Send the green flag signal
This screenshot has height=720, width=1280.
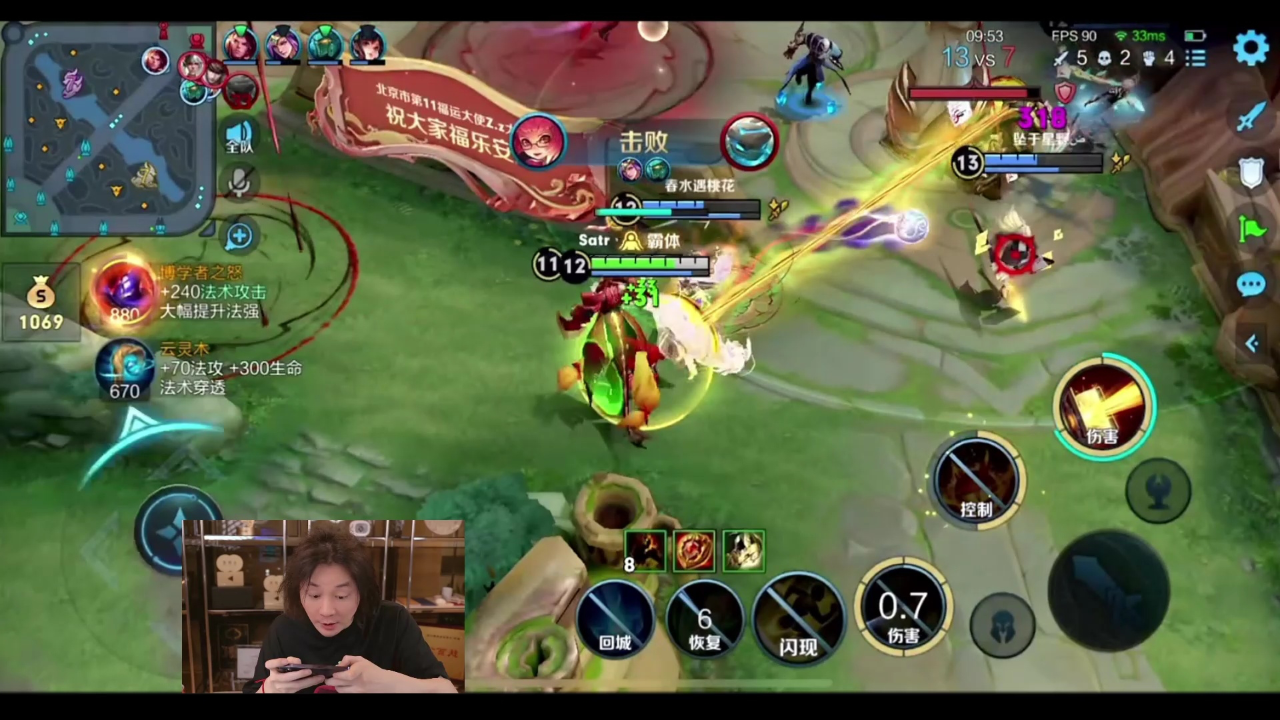click(1251, 229)
